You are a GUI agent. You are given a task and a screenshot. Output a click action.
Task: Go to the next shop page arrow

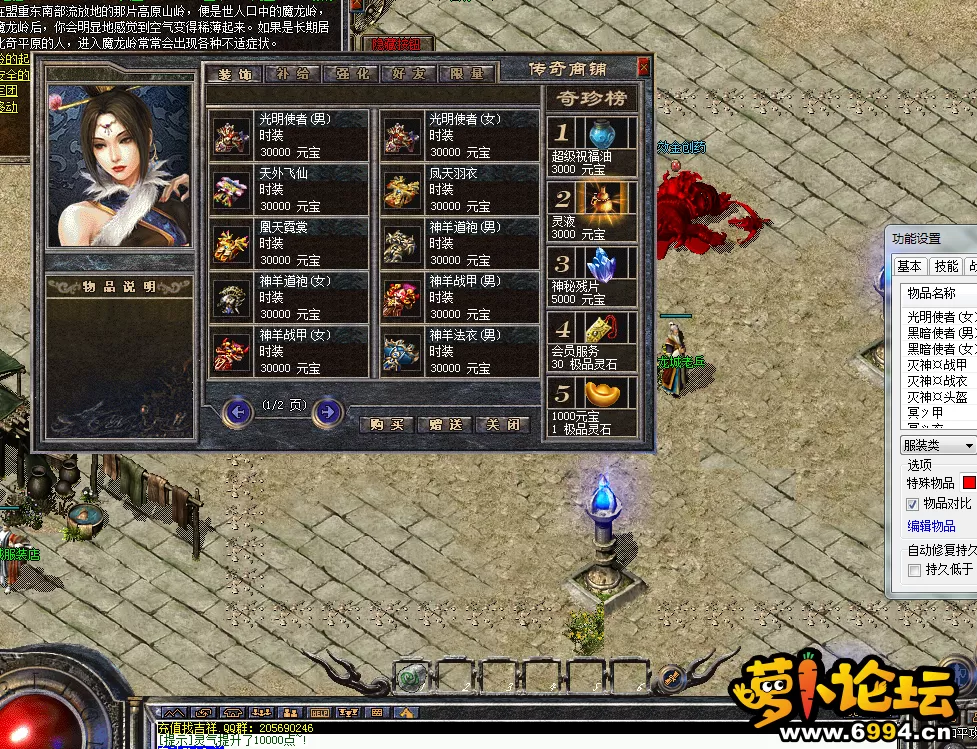(x=327, y=411)
